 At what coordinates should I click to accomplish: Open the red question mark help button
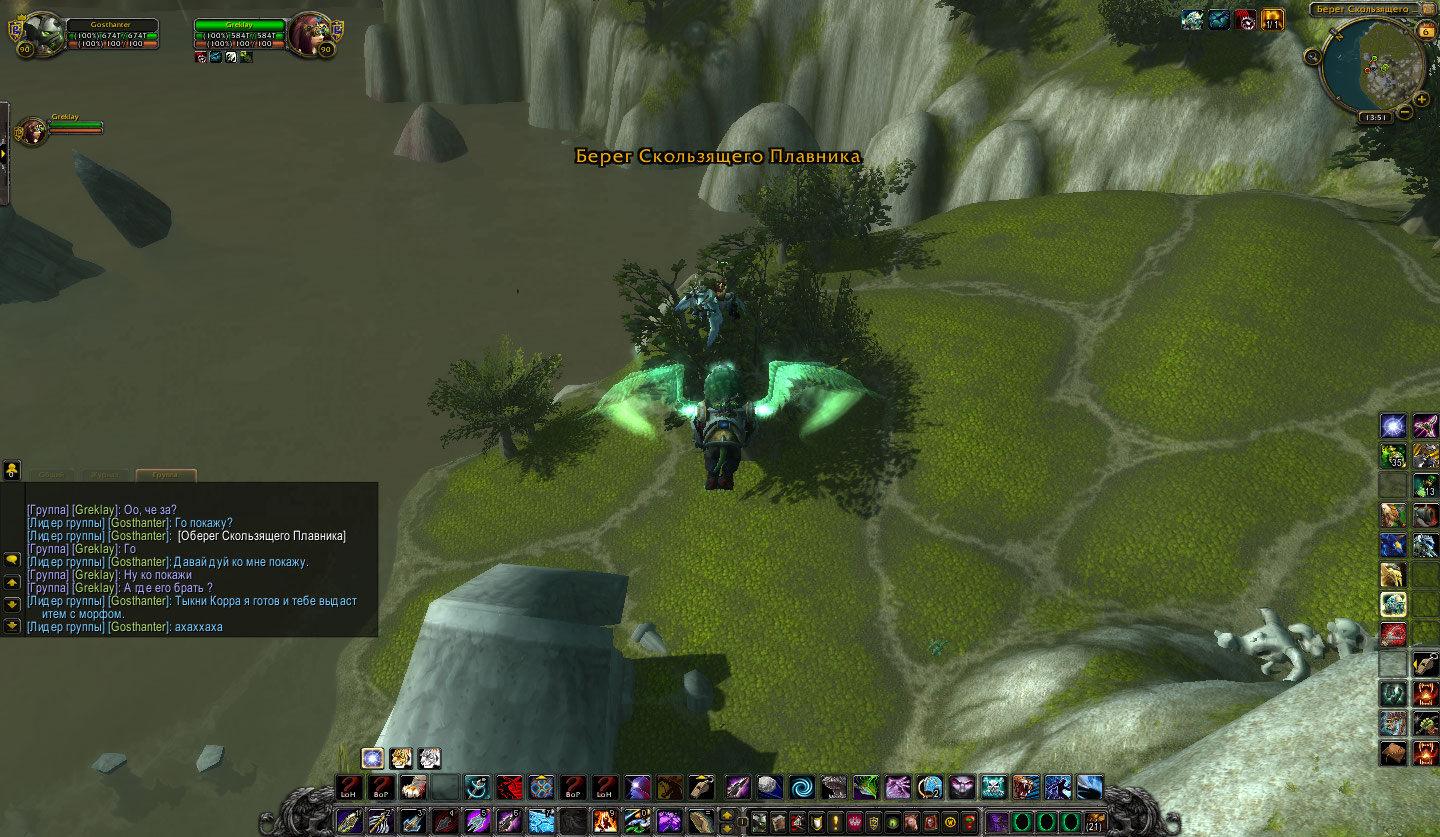969,823
